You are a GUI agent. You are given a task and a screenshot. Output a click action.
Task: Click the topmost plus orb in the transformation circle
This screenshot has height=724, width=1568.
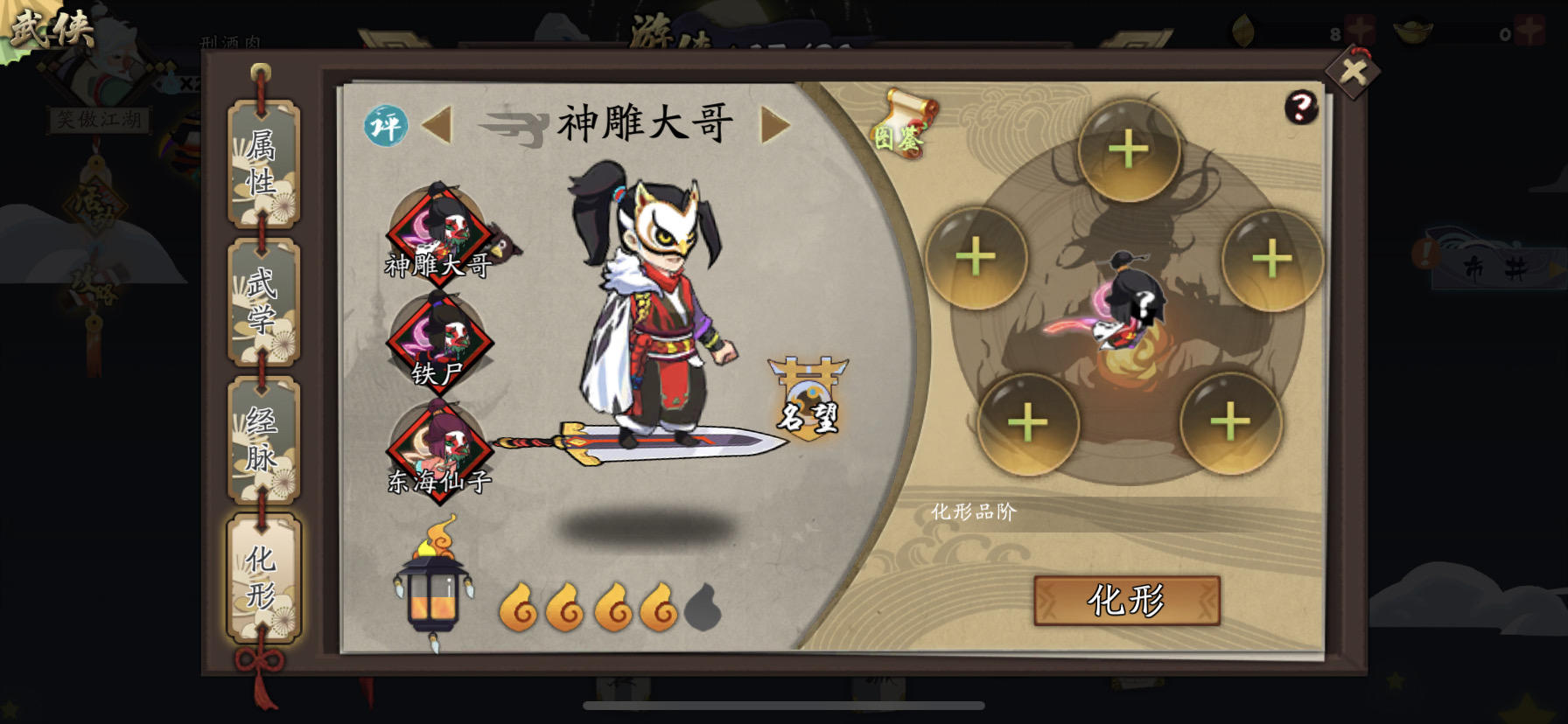(x=1129, y=150)
